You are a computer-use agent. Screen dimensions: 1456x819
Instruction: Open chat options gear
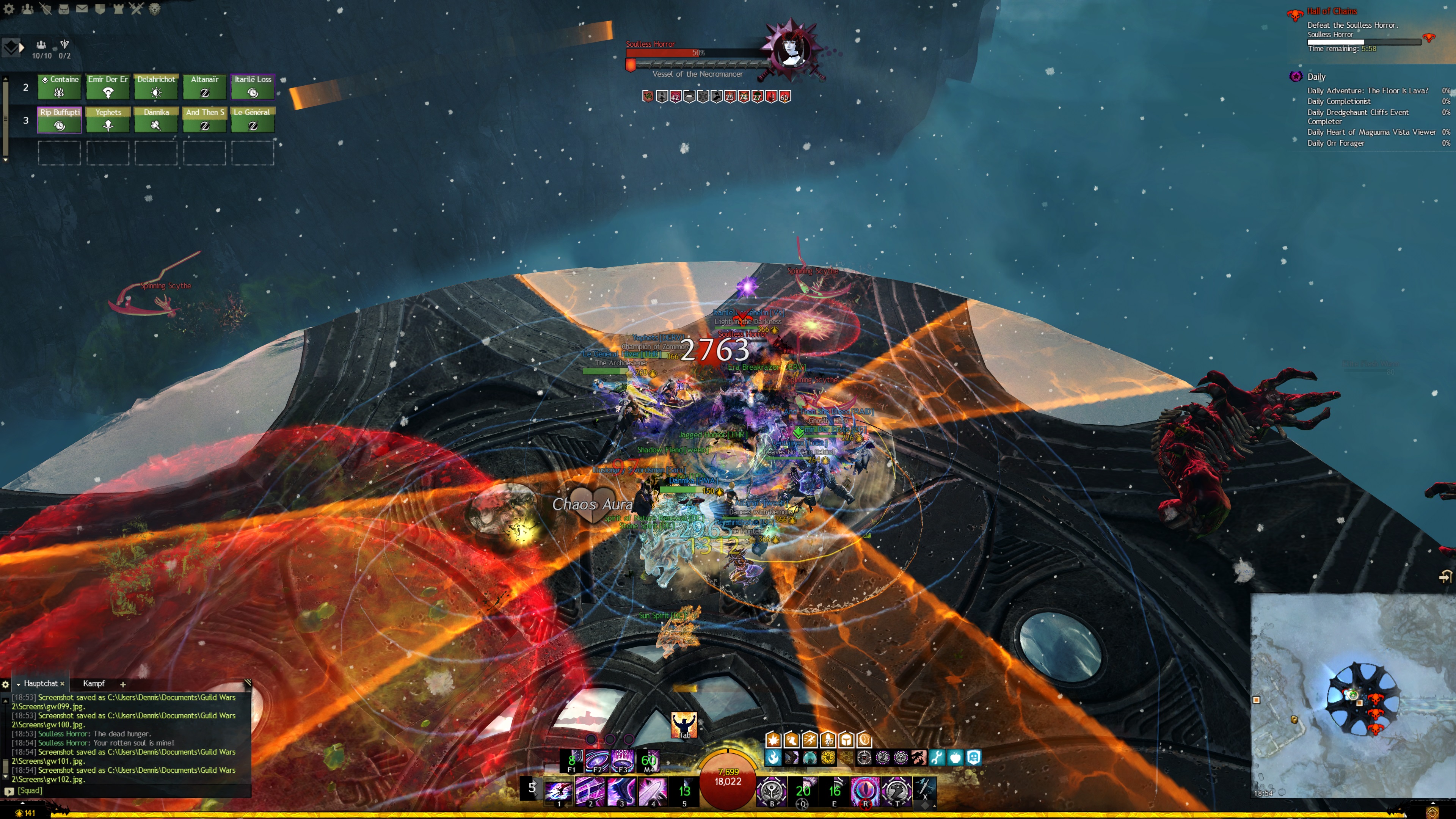pos(6,684)
